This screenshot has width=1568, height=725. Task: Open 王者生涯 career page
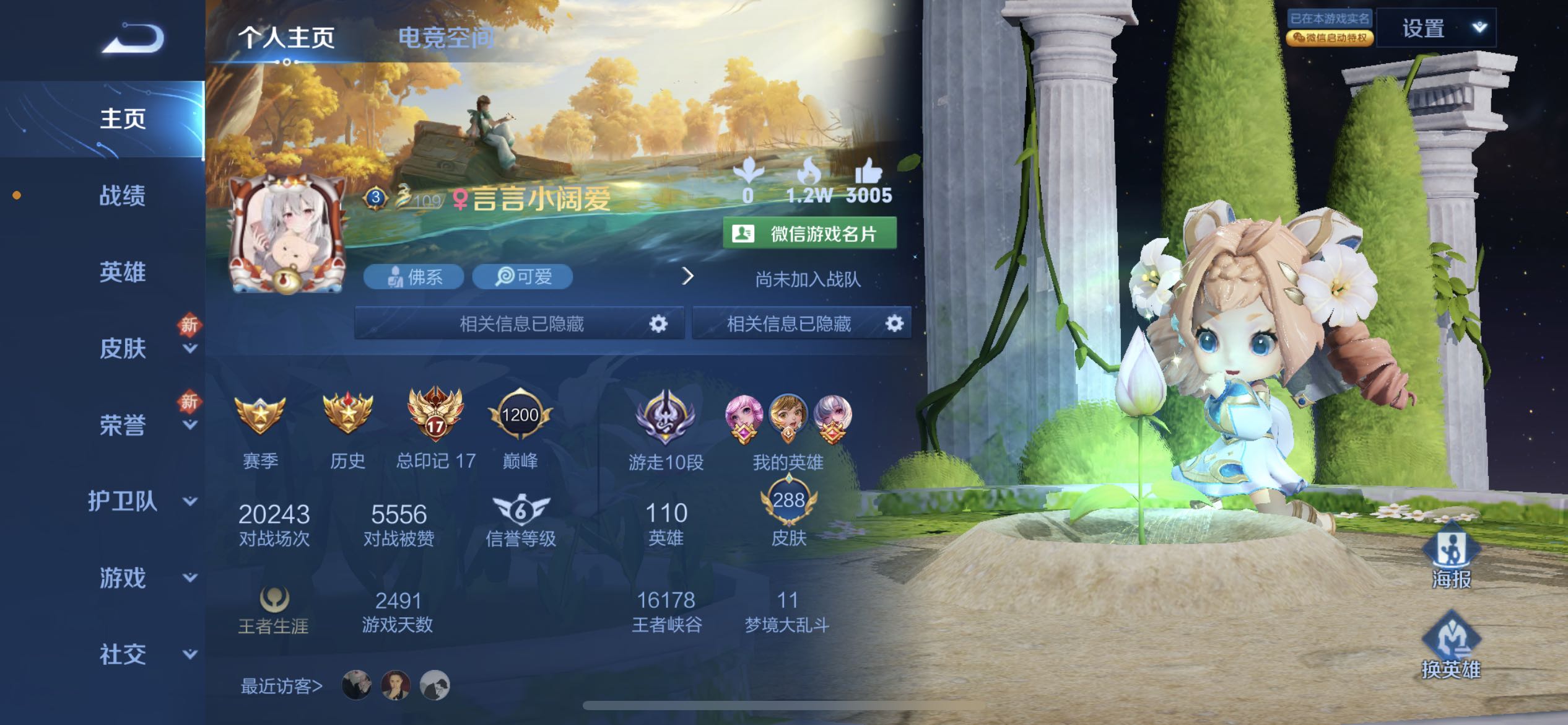coord(273,611)
